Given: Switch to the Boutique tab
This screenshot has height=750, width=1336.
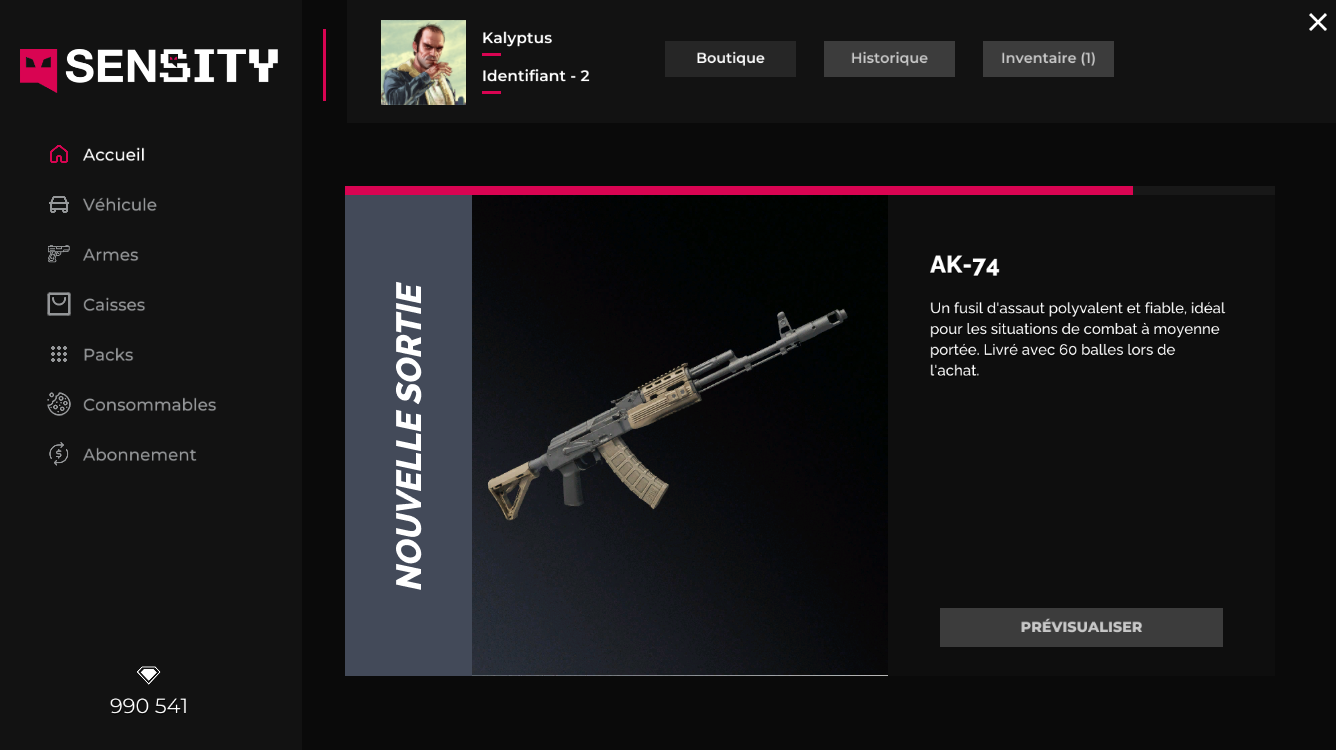Looking at the screenshot, I should tap(730, 59).
